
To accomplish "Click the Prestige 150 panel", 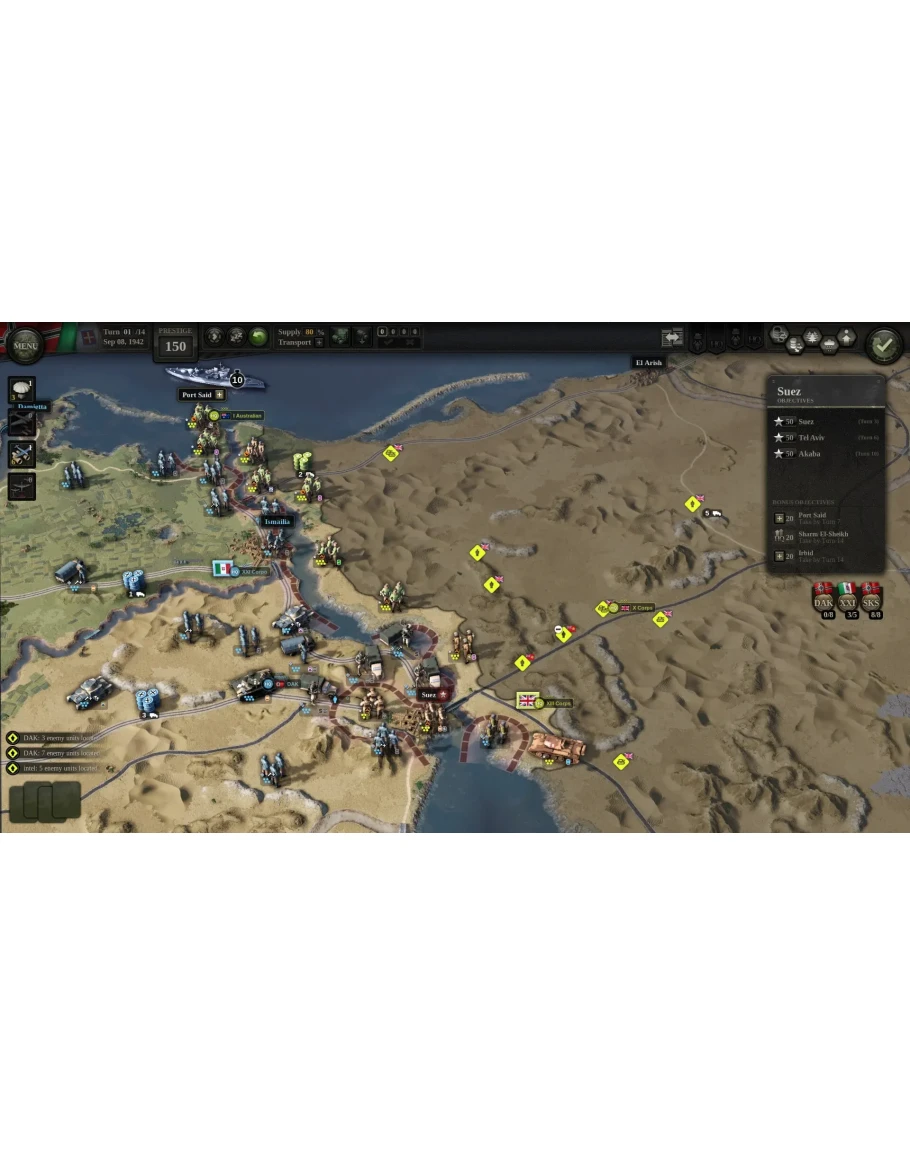I will (x=175, y=342).
